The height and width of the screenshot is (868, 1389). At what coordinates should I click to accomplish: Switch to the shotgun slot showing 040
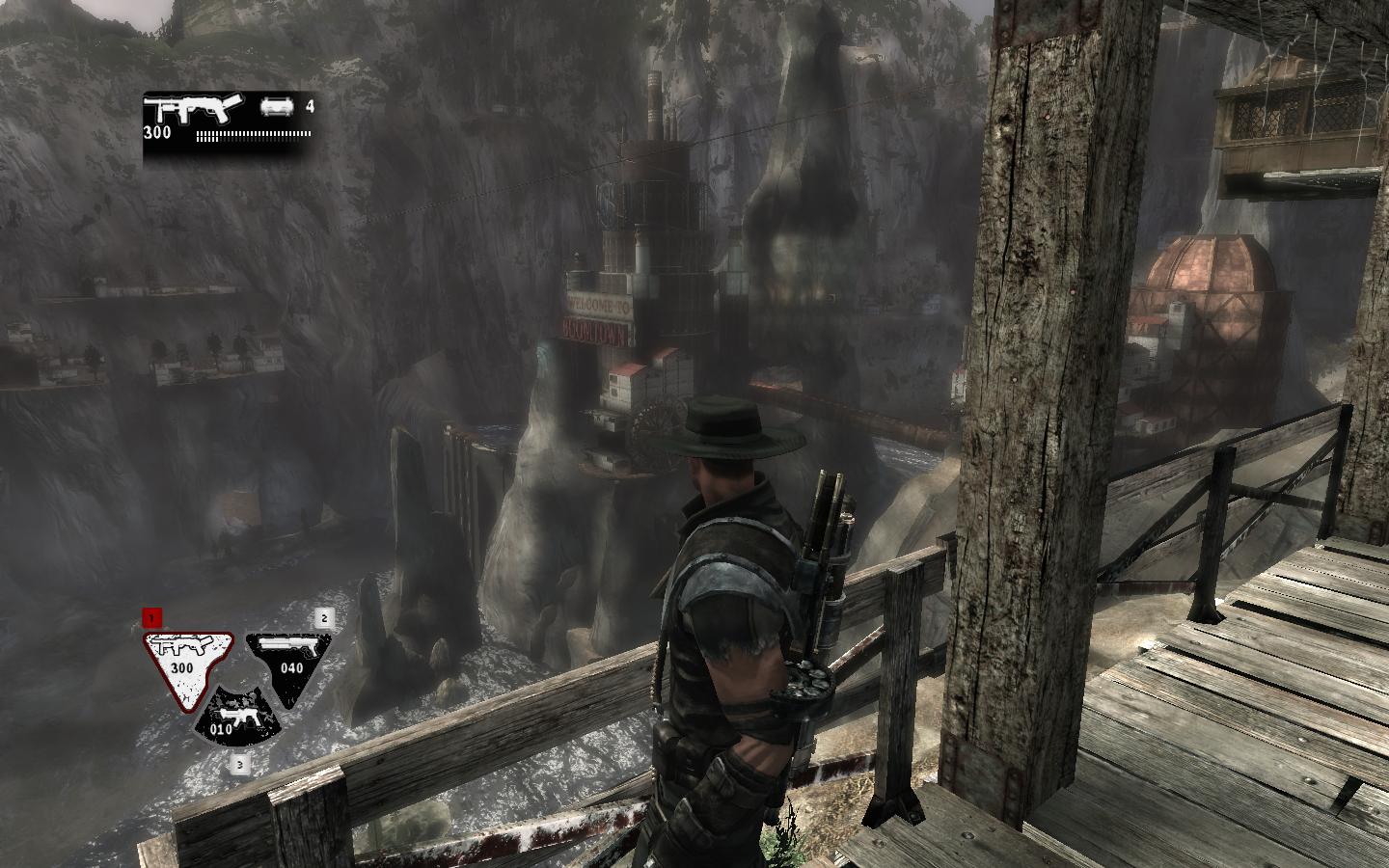pyautogui.click(x=289, y=661)
